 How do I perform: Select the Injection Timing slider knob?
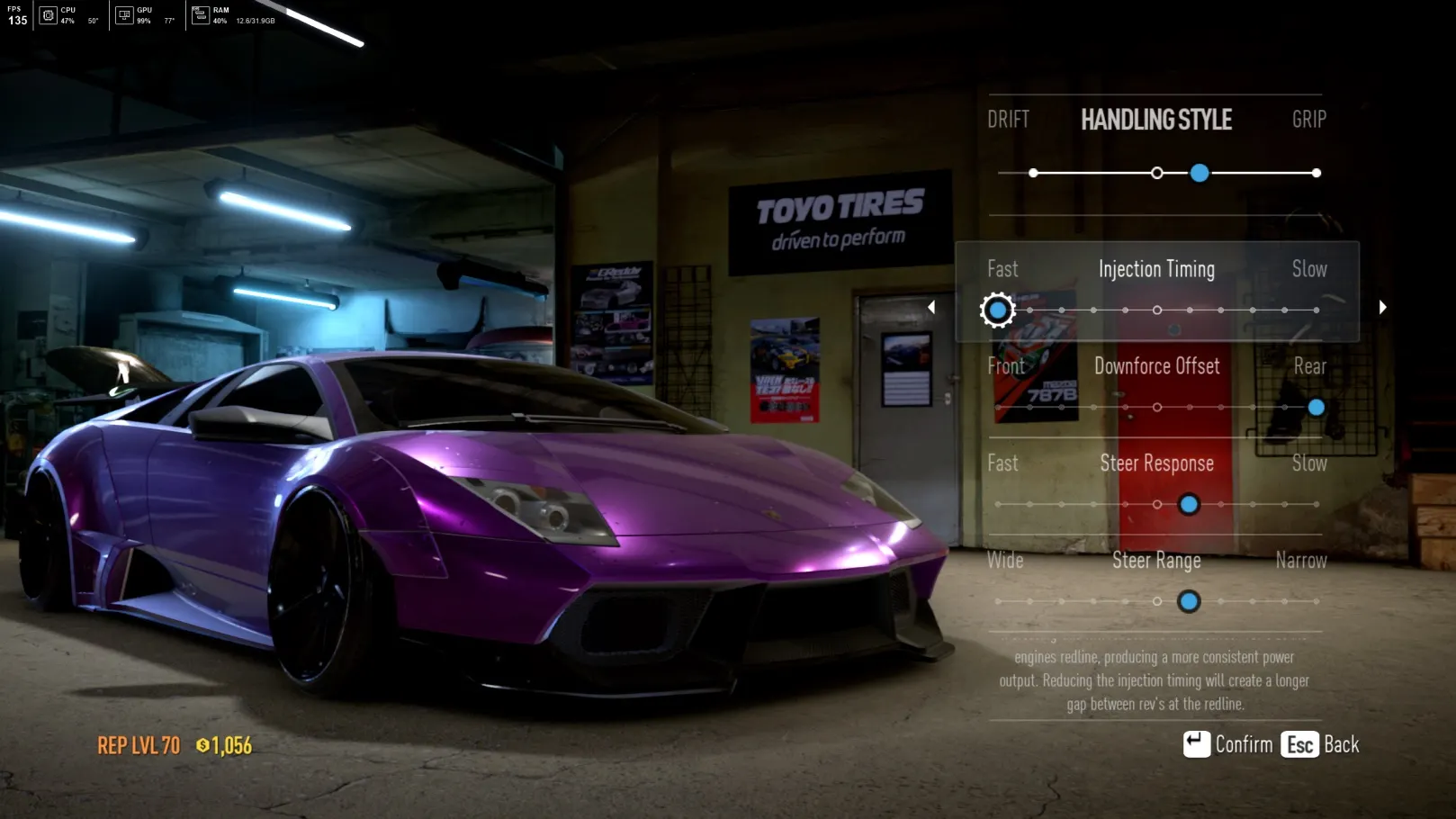tap(997, 310)
